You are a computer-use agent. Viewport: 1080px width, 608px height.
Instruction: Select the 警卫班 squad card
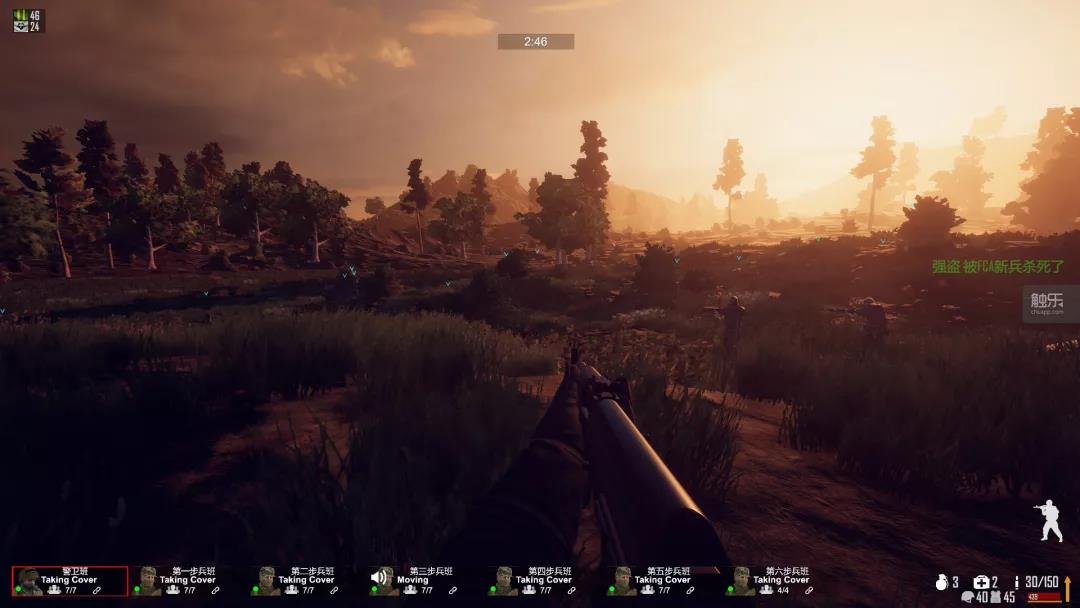[x=70, y=581]
